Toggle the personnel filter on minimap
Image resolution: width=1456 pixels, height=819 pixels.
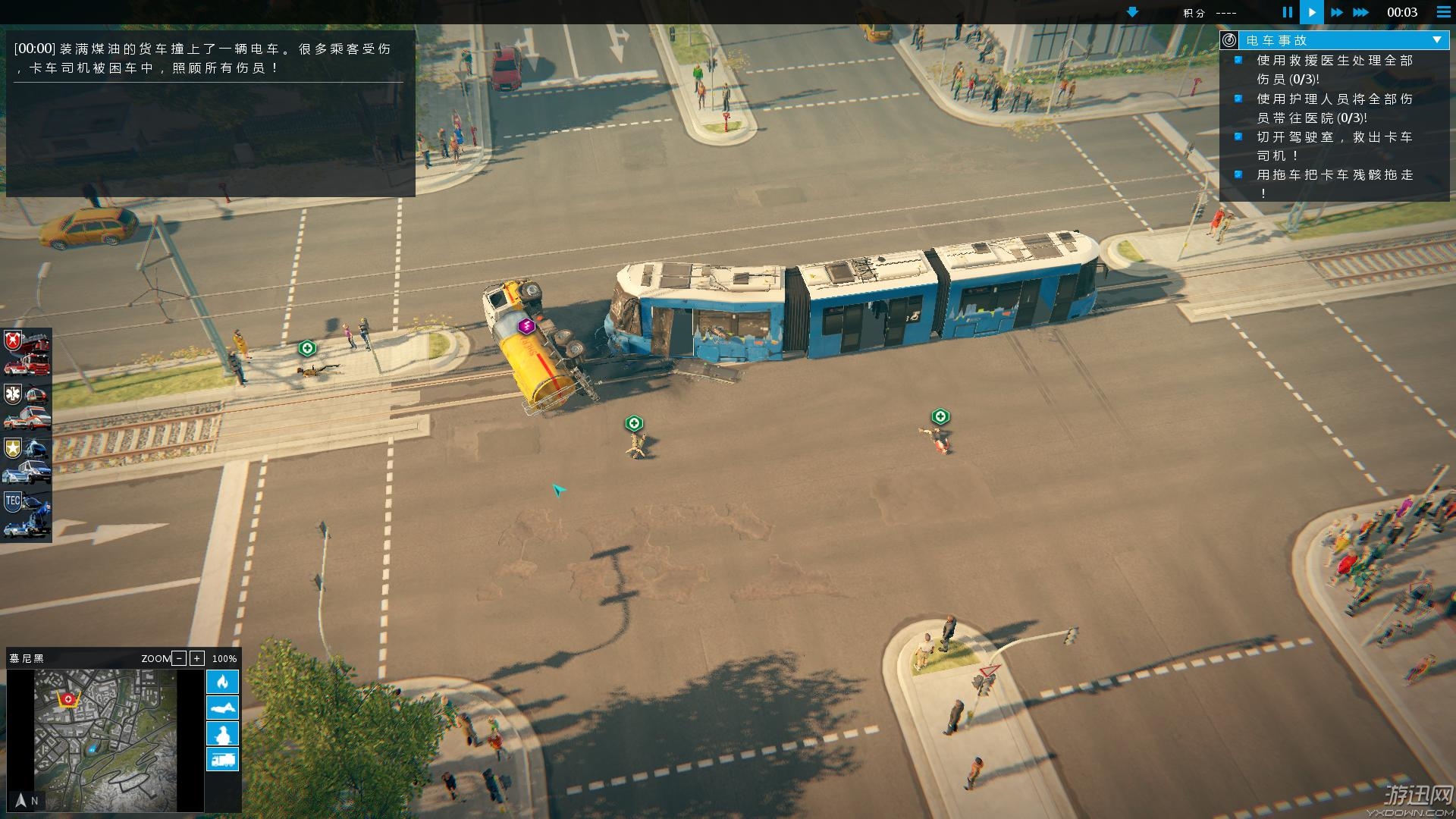[x=222, y=733]
